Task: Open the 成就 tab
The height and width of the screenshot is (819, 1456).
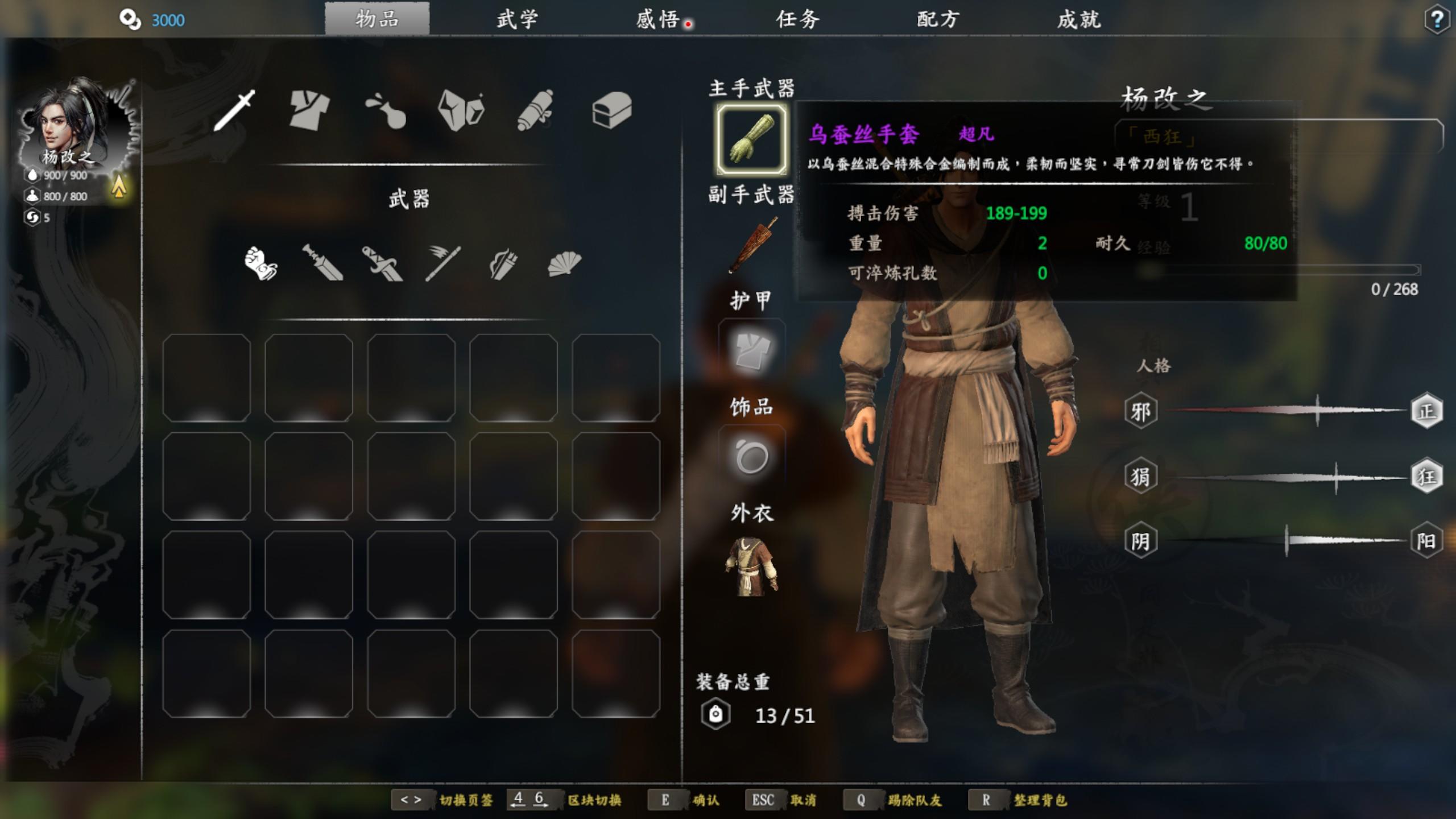Action: (x=1079, y=19)
